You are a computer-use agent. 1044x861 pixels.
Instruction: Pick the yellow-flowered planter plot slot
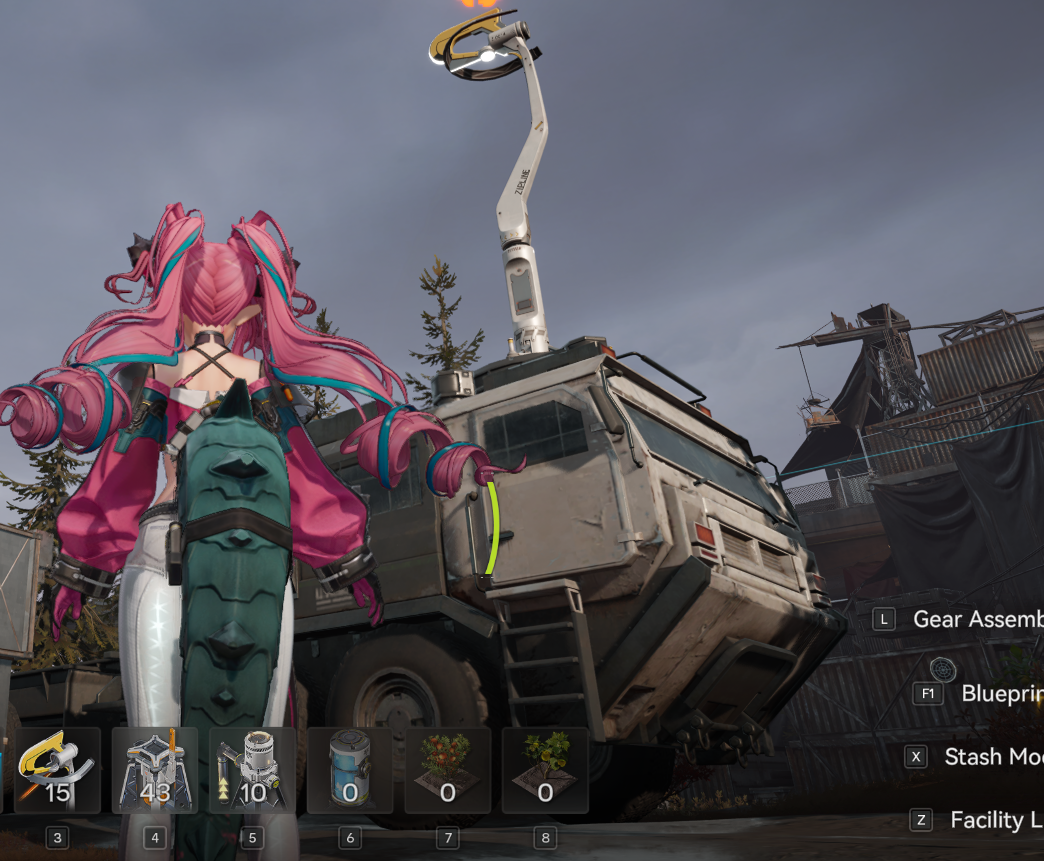[x=545, y=770]
